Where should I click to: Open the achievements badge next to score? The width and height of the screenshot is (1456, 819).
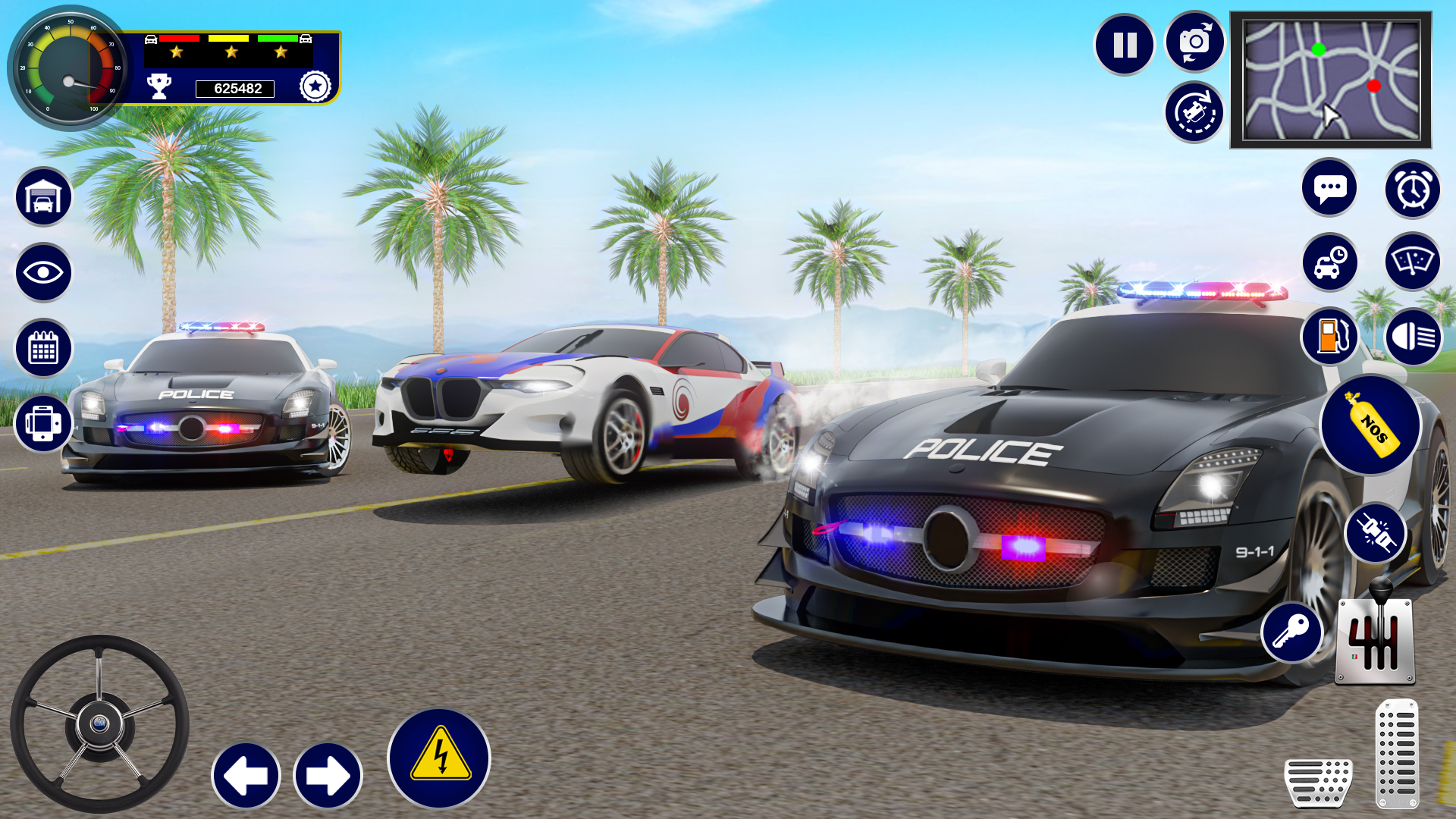pyautogui.click(x=316, y=86)
